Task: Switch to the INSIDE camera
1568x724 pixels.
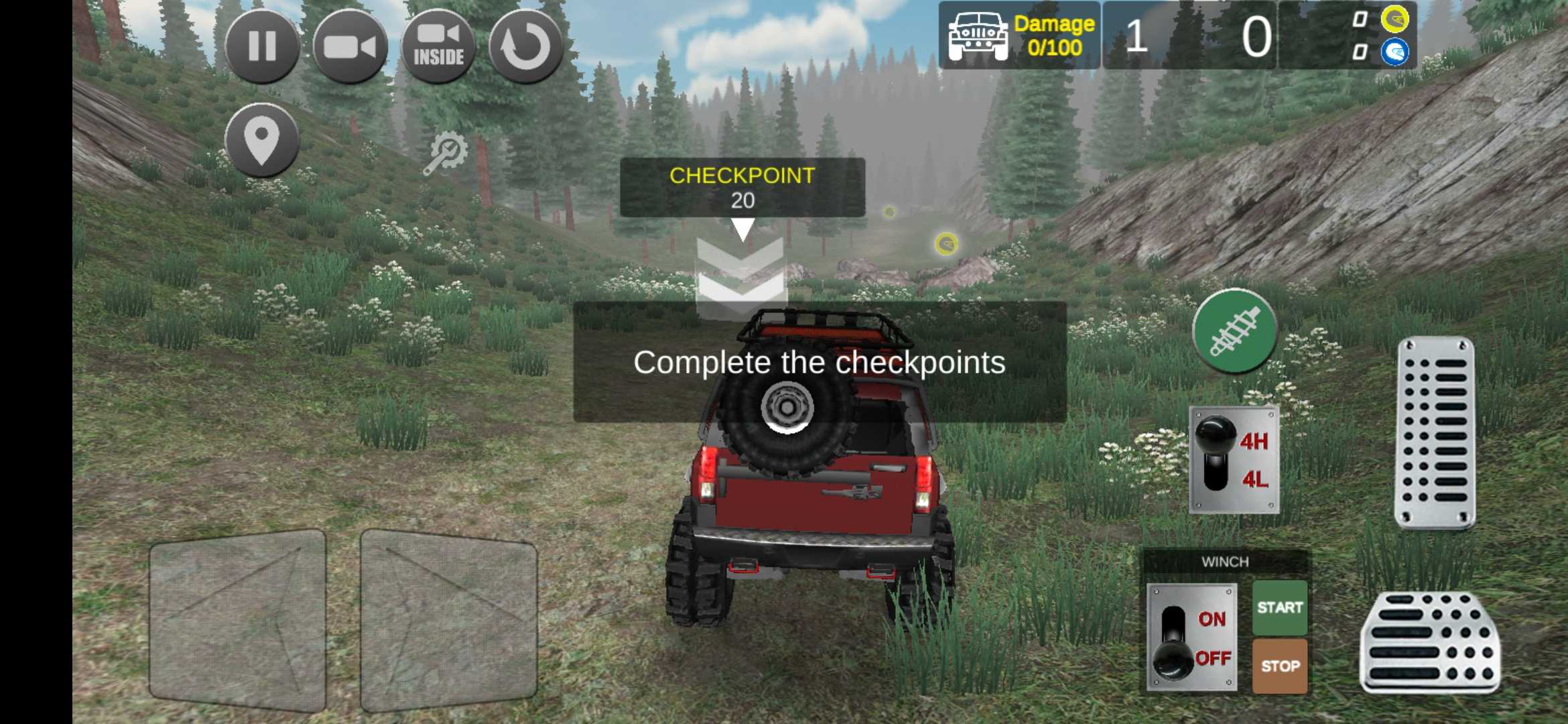Action: pyautogui.click(x=438, y=47)
